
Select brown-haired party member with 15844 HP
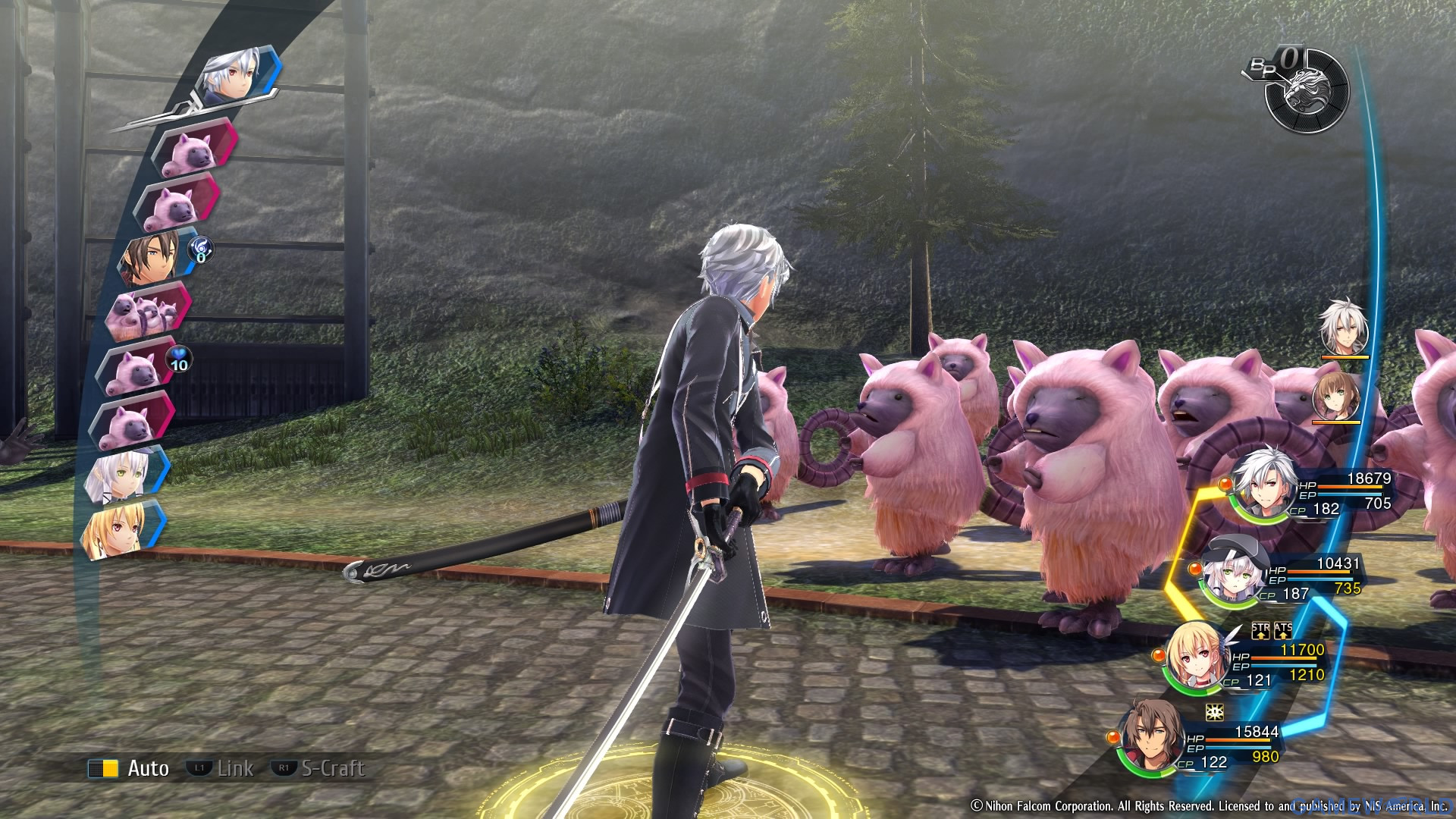click(1150, 740)
